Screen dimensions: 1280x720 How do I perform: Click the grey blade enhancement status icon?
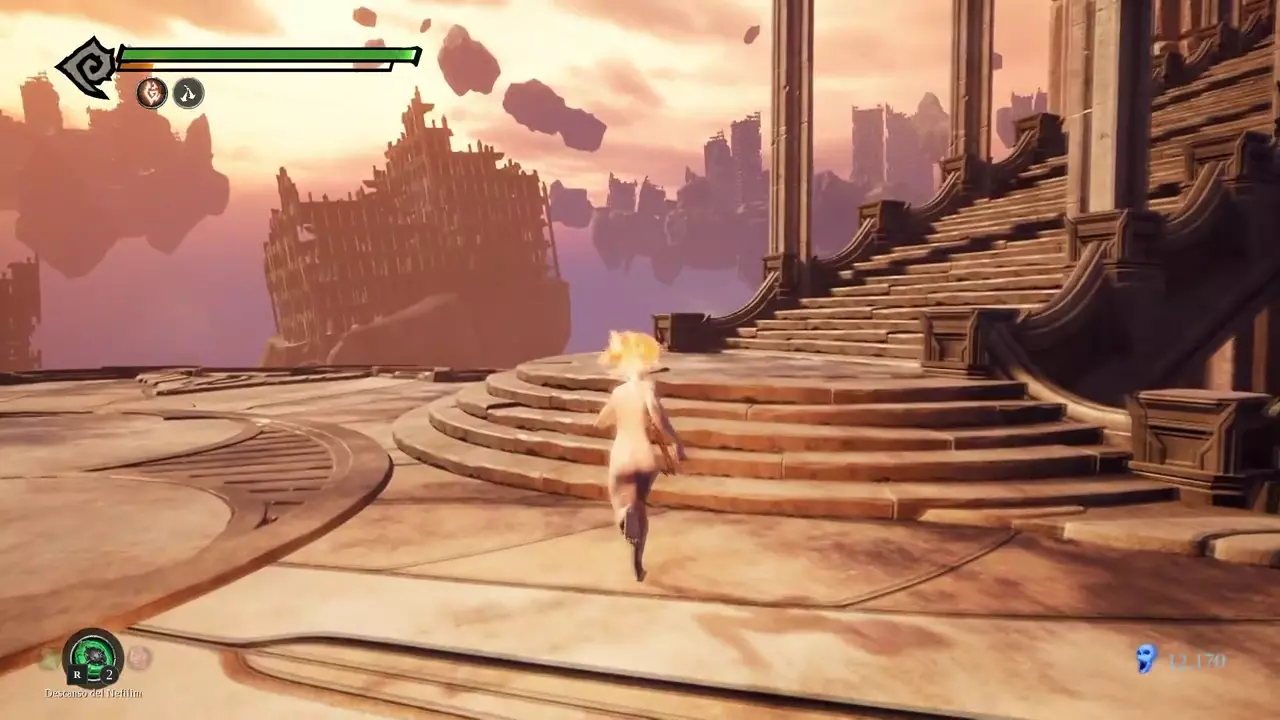[x=188, y=93]
